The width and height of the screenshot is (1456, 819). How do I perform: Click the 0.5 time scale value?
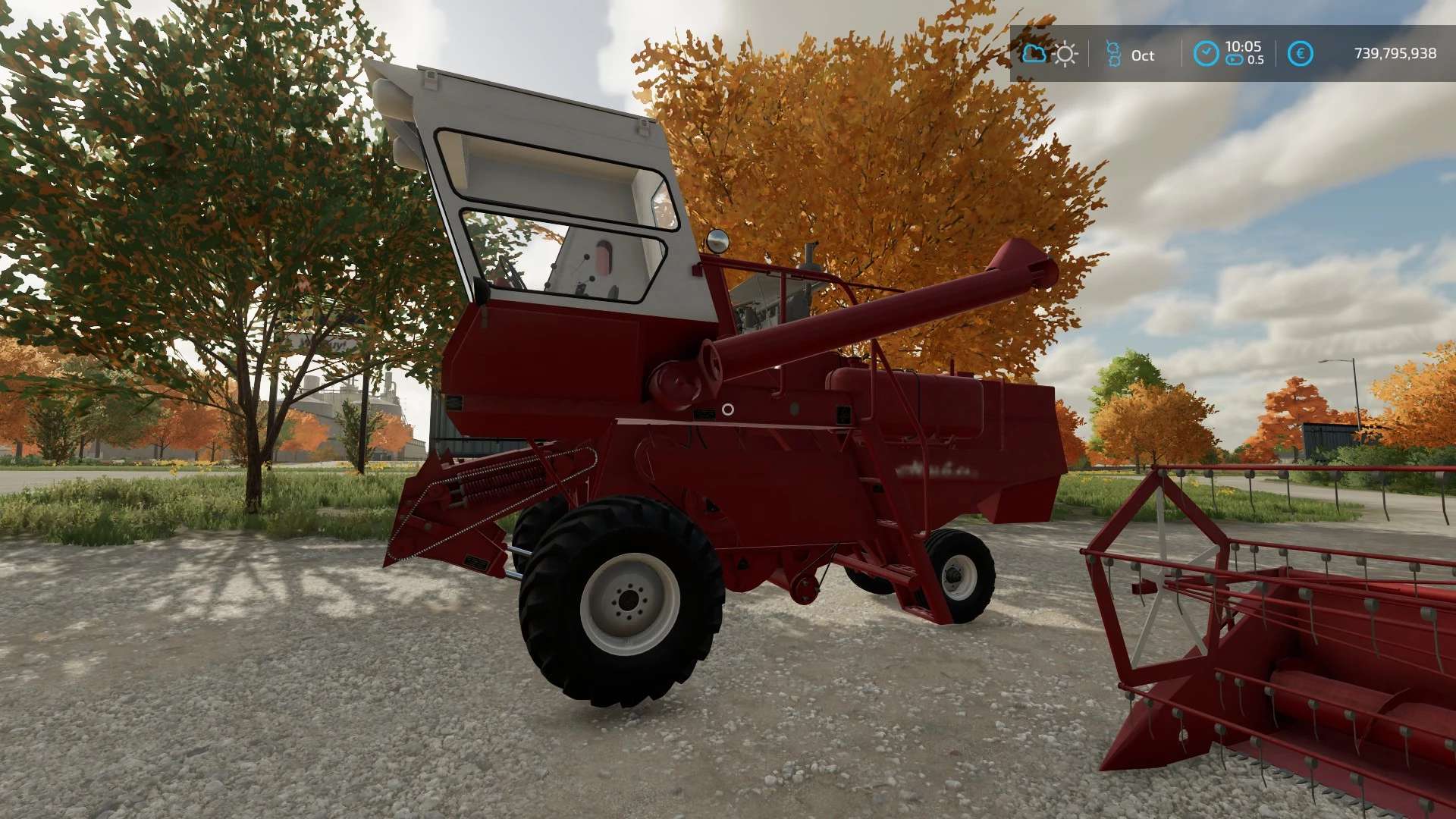(x=1256, y=60)
